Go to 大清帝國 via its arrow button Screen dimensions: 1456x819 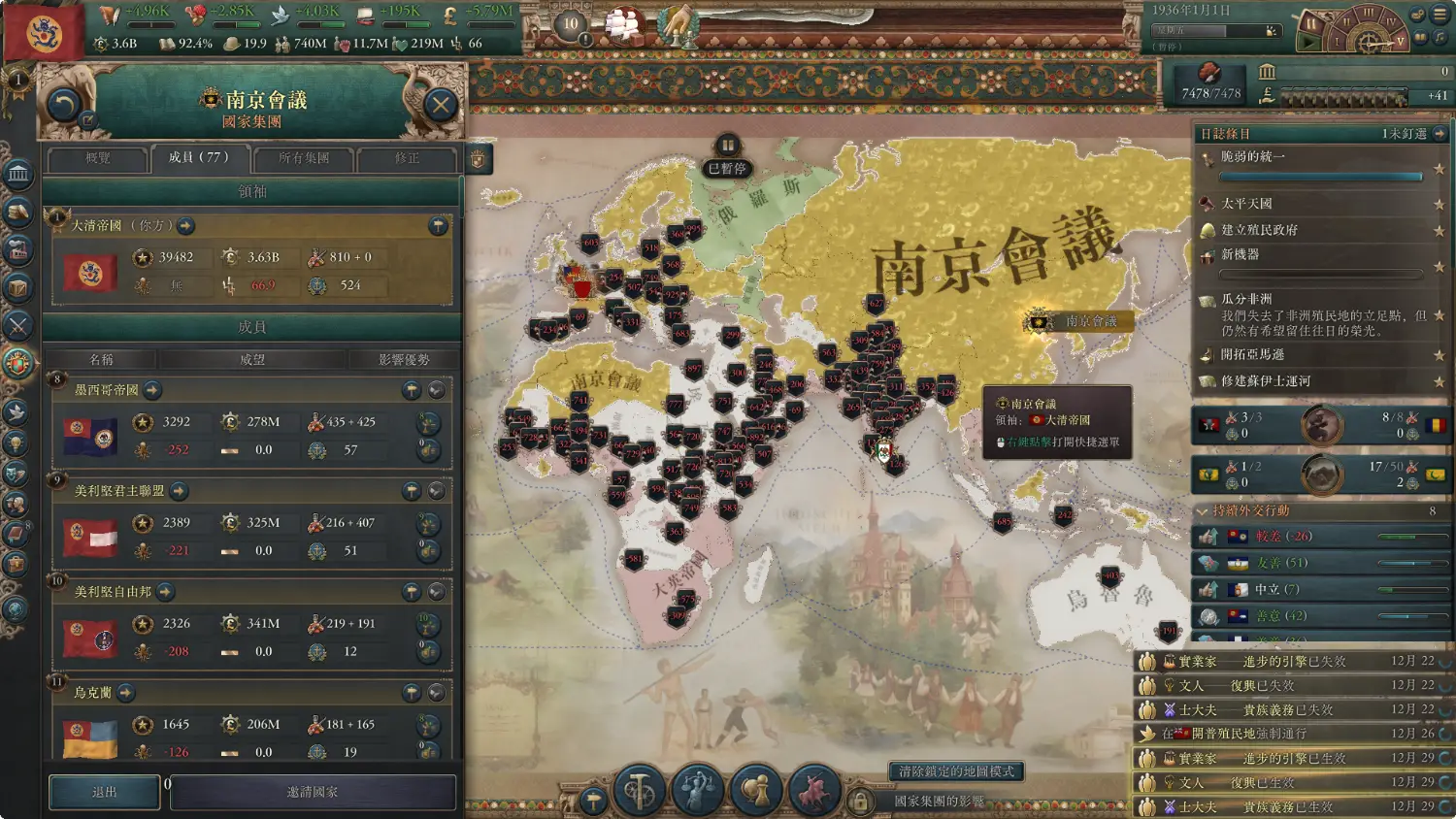(185, 226)
